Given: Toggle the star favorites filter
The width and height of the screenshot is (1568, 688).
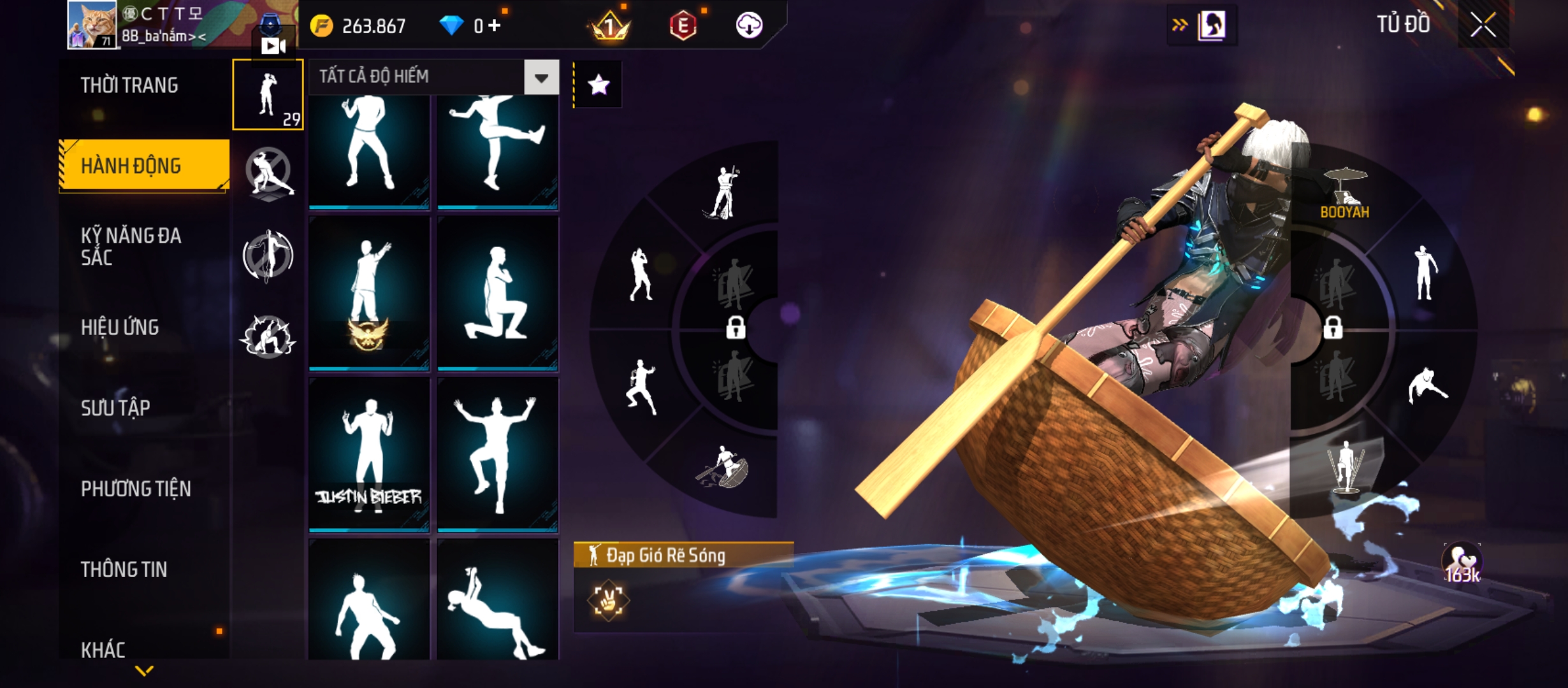Looking at the screenshot, I should click(x=598, y=85).
